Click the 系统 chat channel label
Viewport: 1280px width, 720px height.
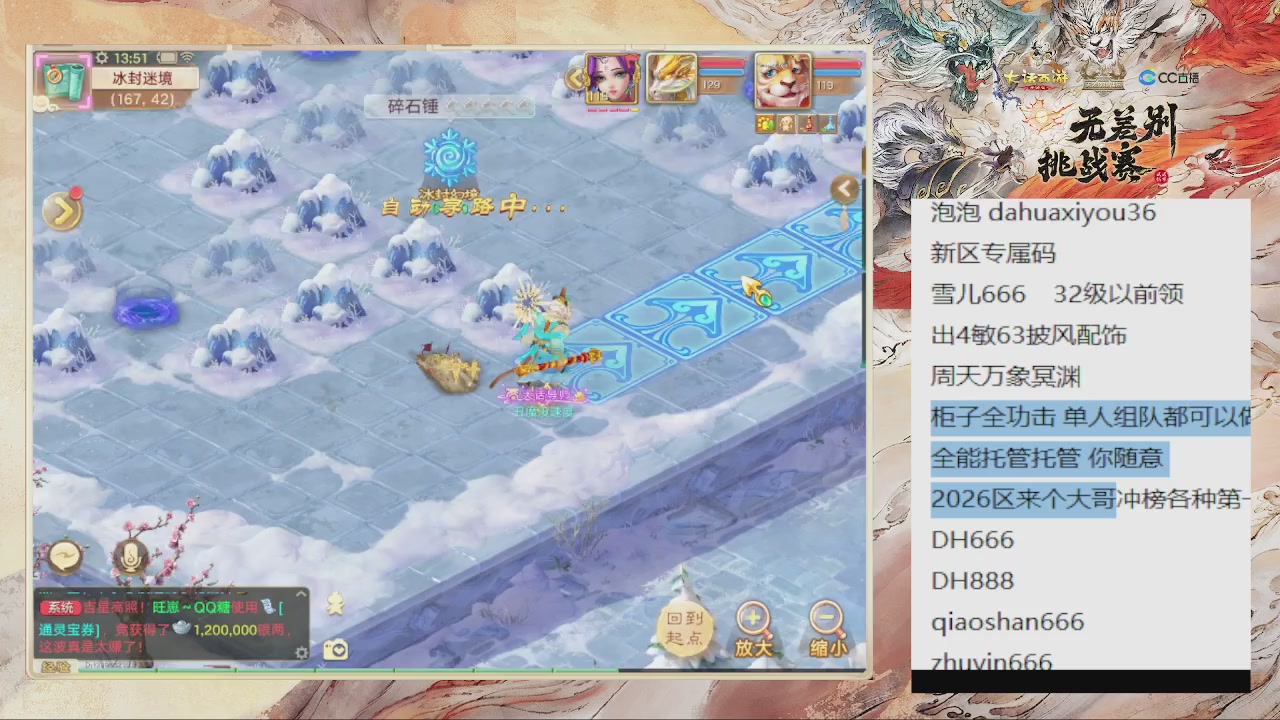click(61, 607)
